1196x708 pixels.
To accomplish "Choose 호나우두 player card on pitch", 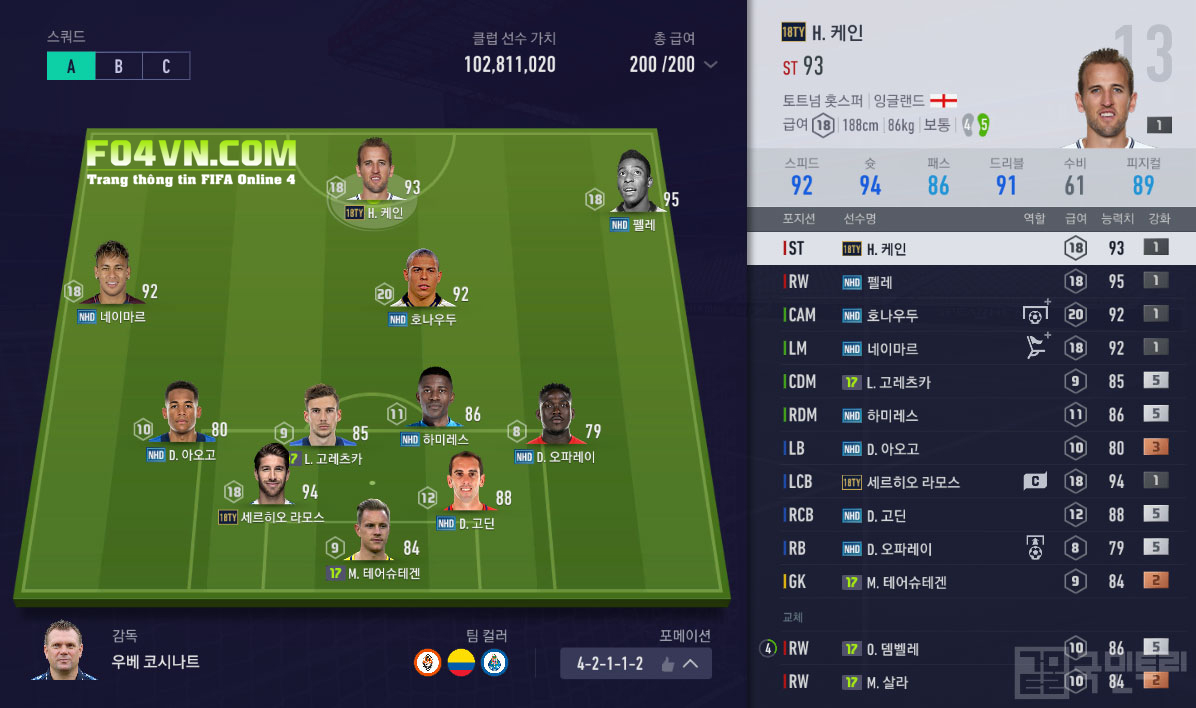I will 423,279.
